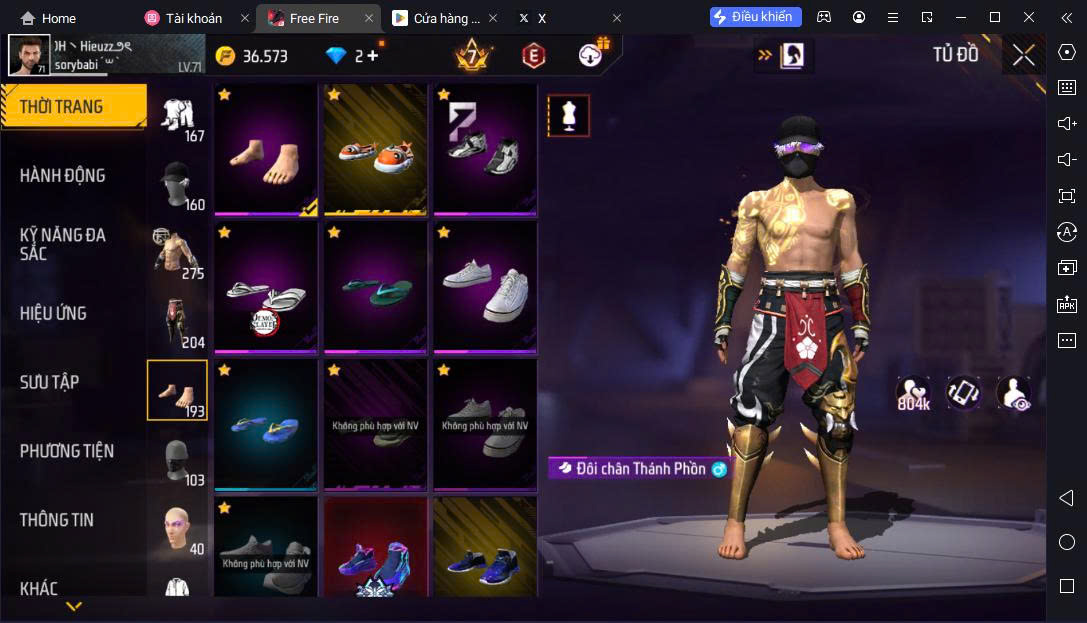Open the face mask subcategory icon
Image resolution: width=1087 pixels, height=623 pixels.
(176, 459)
